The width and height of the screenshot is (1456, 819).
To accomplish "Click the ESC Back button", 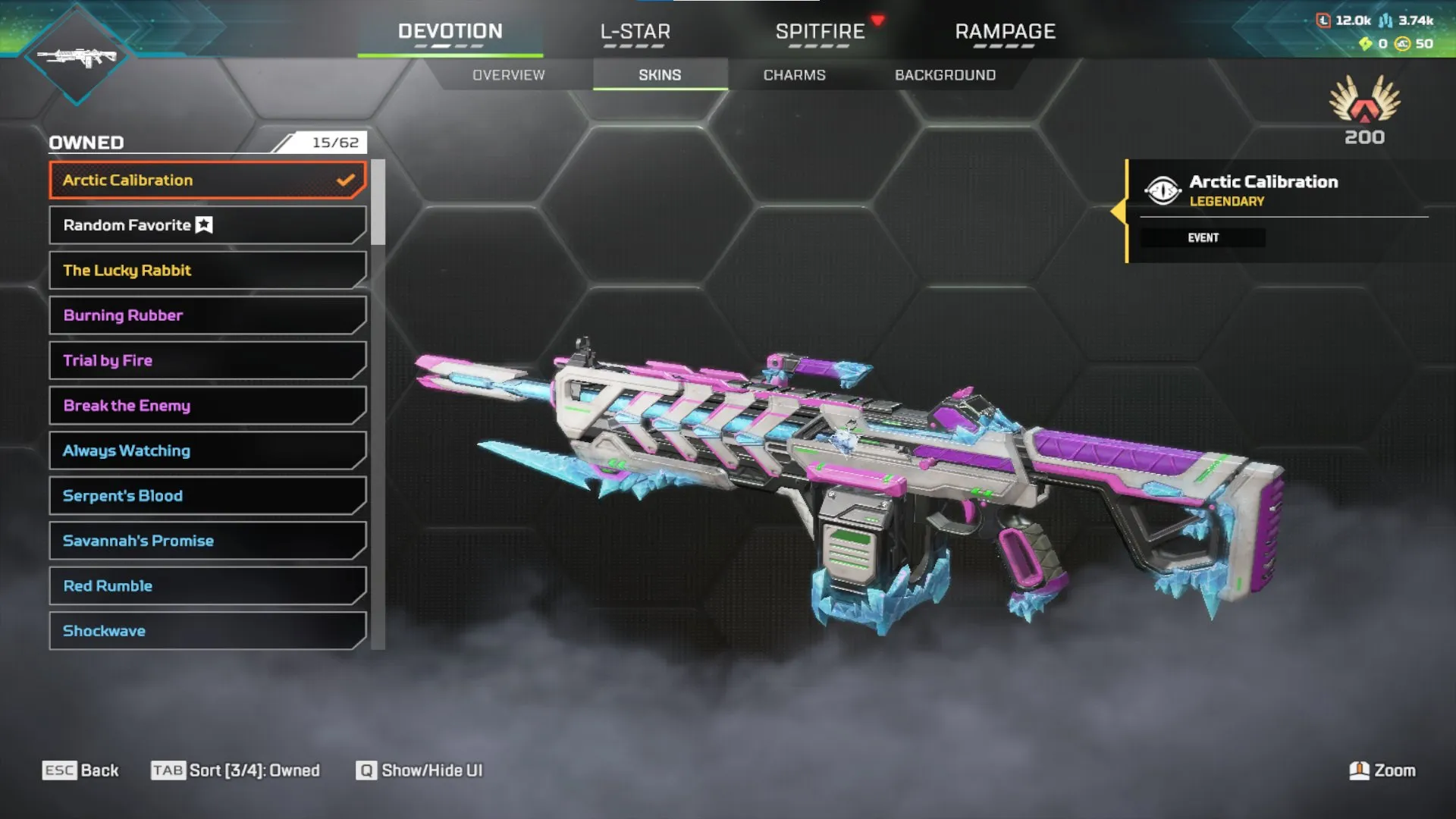I will click(82, 770).
